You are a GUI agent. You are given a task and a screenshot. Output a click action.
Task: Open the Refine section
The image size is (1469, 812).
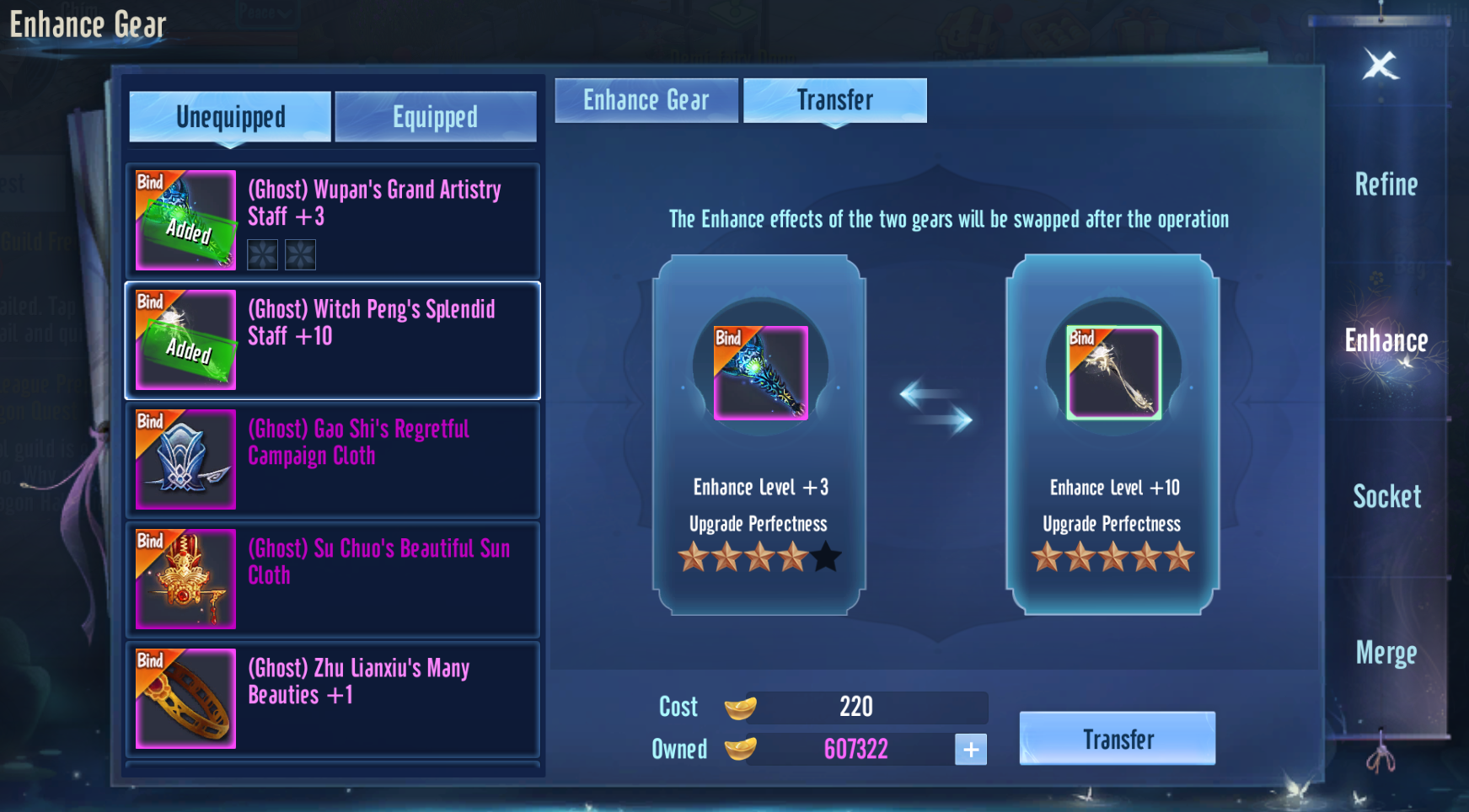pos(1386,184)
